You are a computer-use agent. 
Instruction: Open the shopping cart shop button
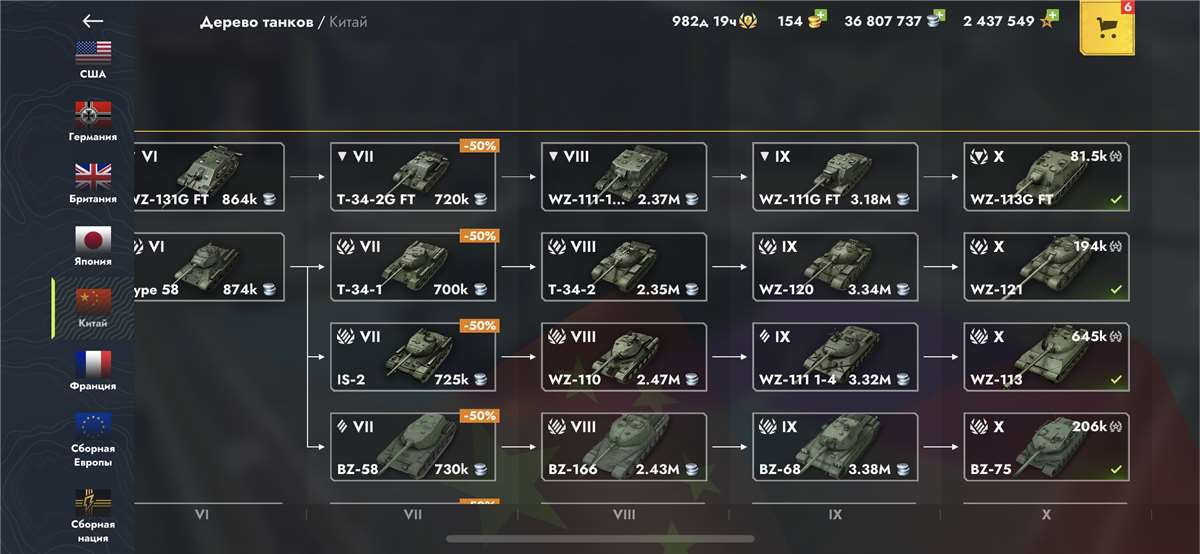pyautogui.click(x=1107, y=27)
